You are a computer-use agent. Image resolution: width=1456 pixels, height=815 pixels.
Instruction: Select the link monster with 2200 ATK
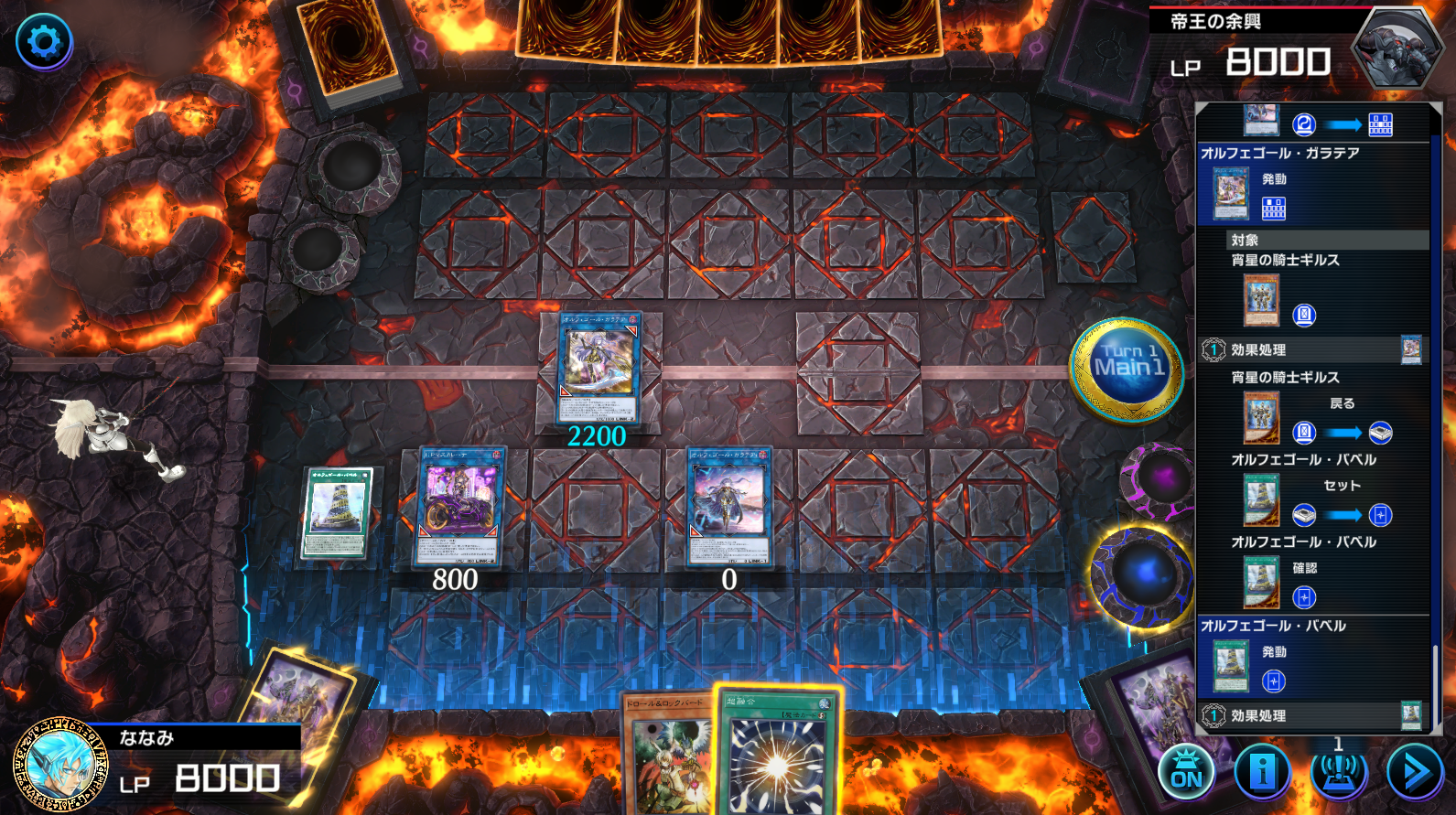(599, 366)
